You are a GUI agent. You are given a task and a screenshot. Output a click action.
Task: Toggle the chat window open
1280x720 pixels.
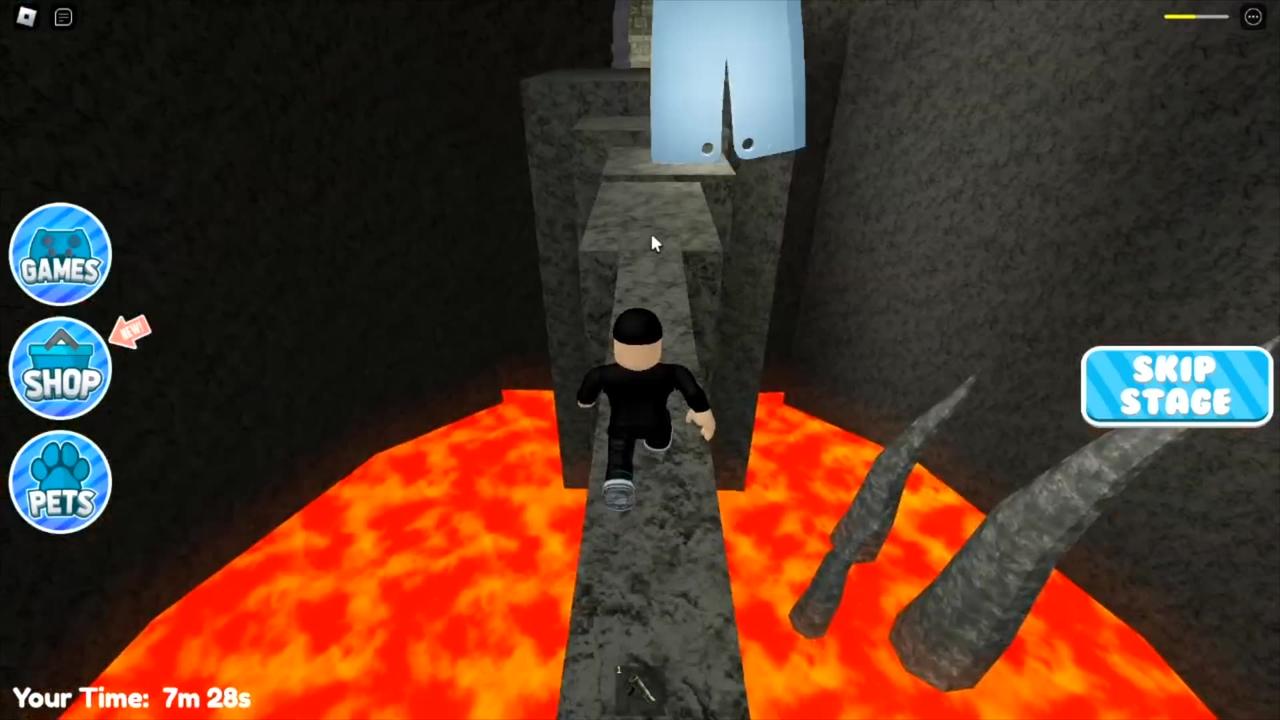tap(62, 17)
